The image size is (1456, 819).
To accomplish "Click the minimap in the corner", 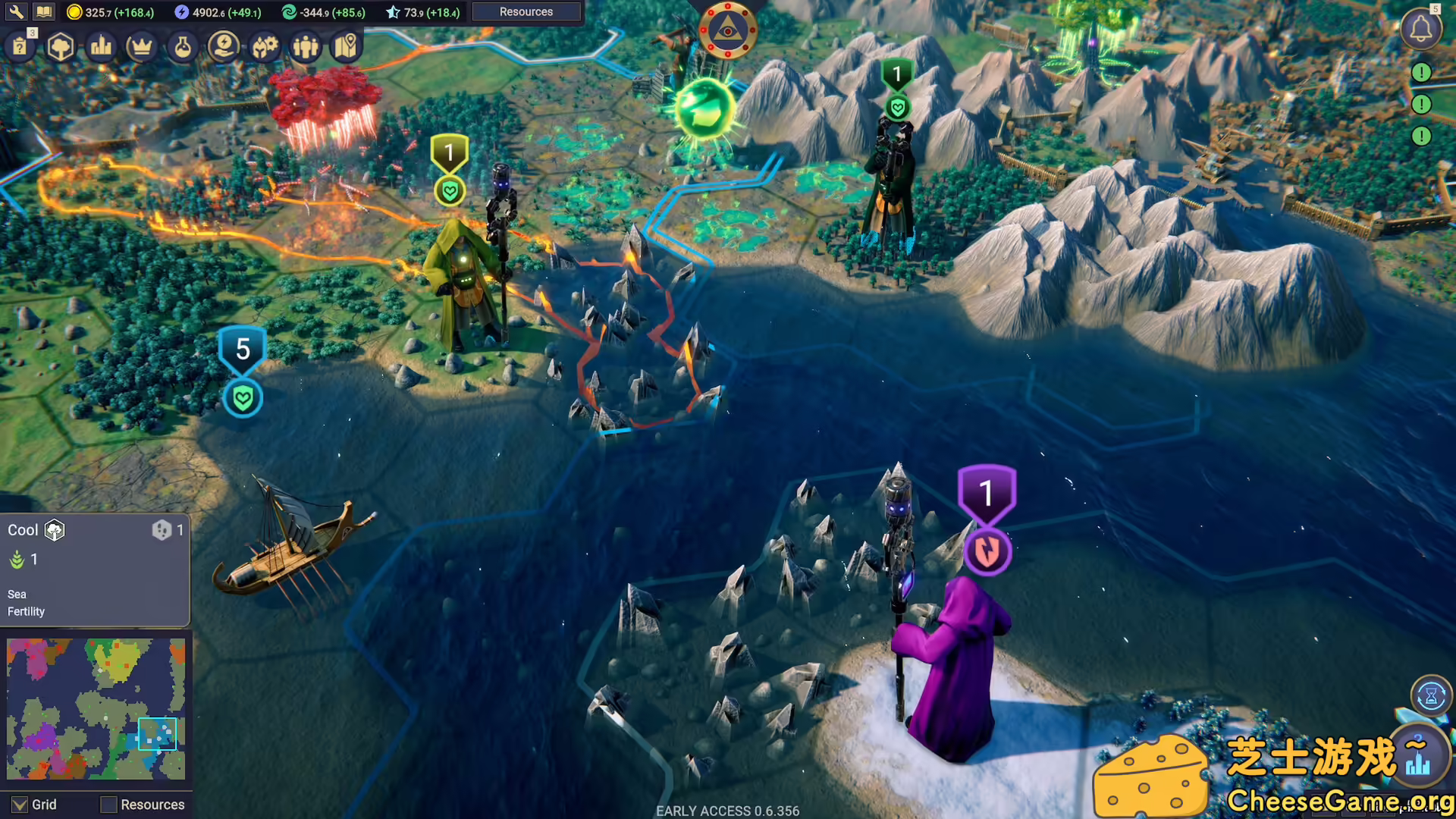I will pyautogui.click(x=96, y=709).
